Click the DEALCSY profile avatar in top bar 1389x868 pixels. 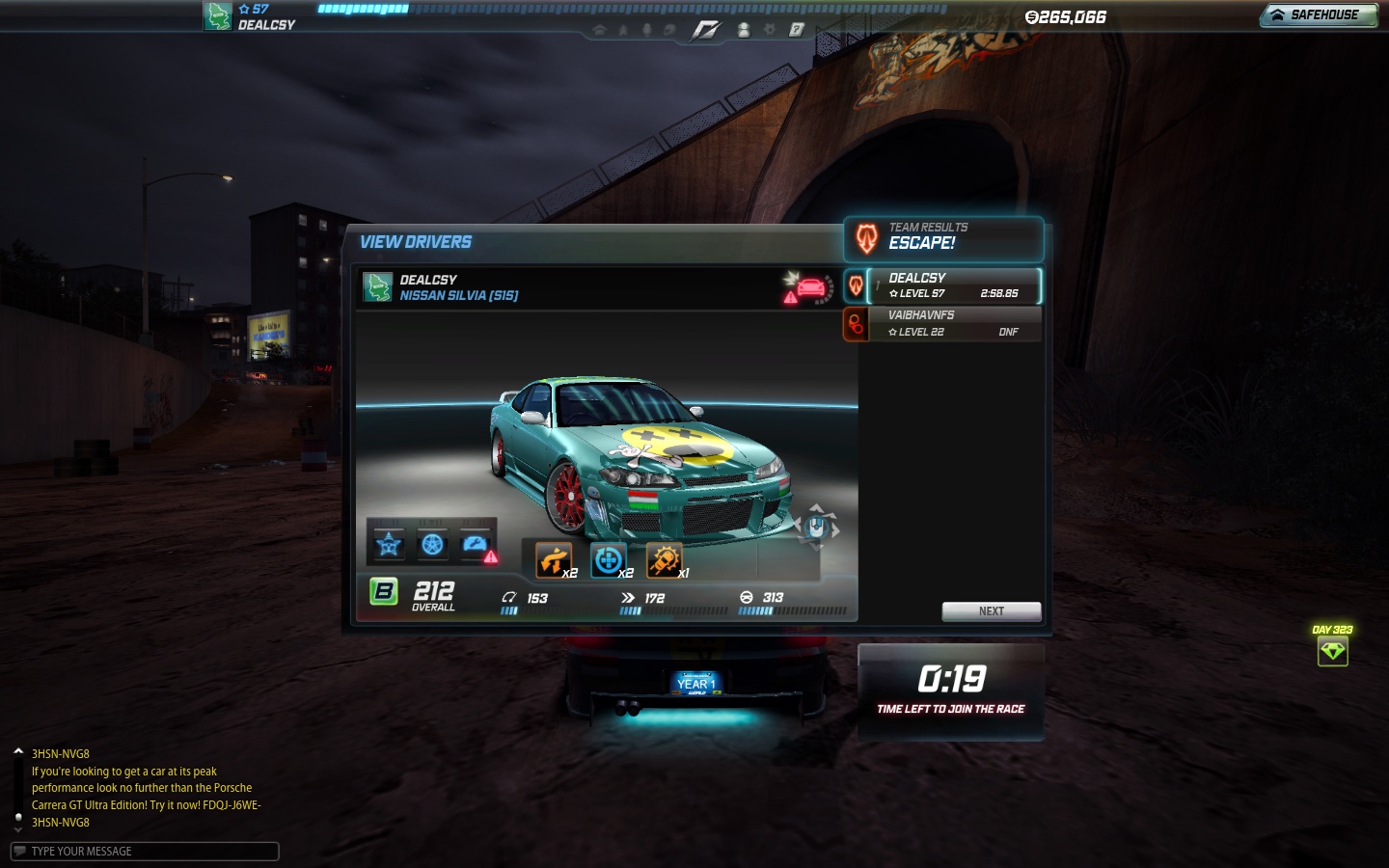click(x=217, y=16)
